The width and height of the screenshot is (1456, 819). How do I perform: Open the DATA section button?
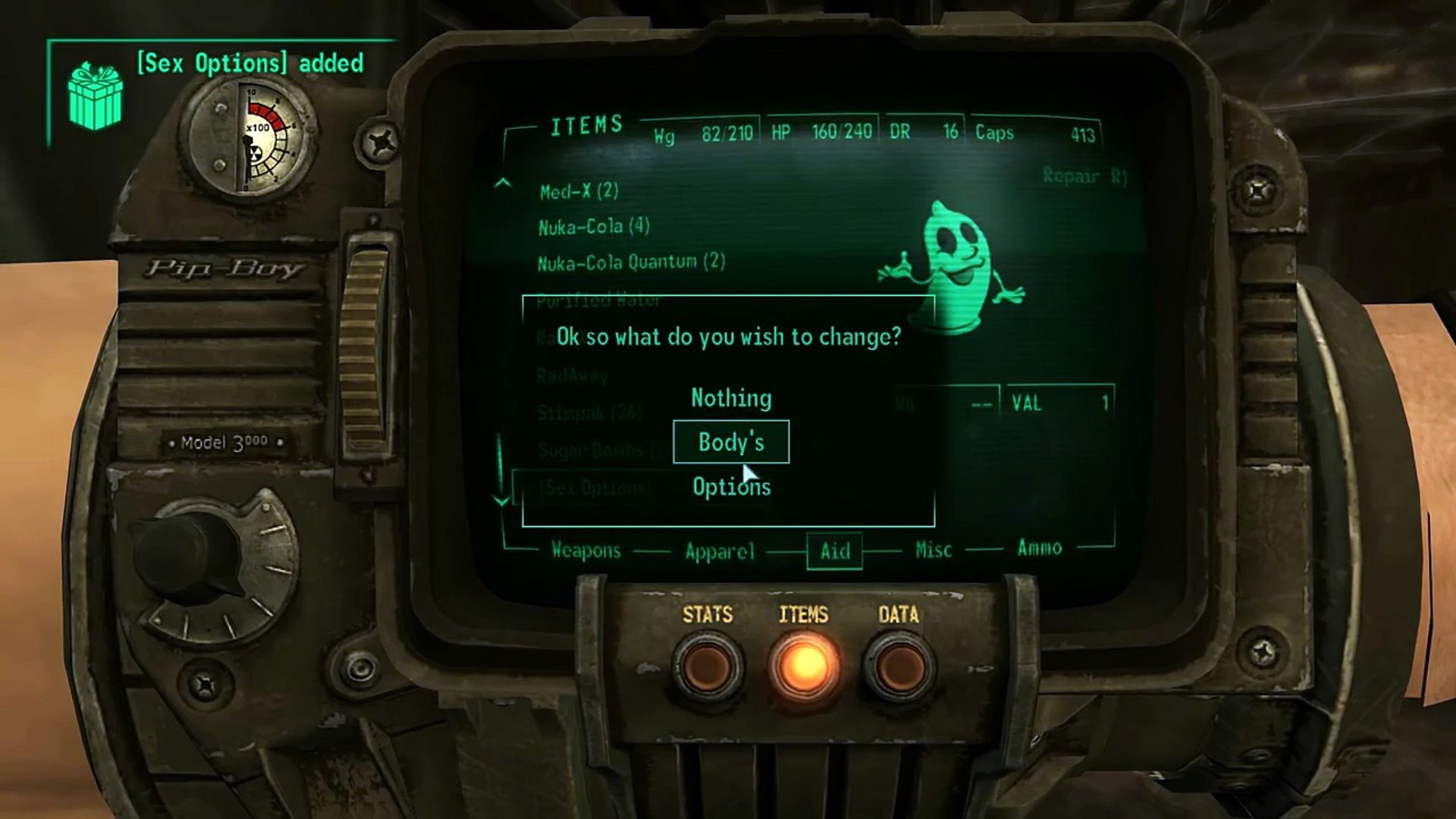899,667
